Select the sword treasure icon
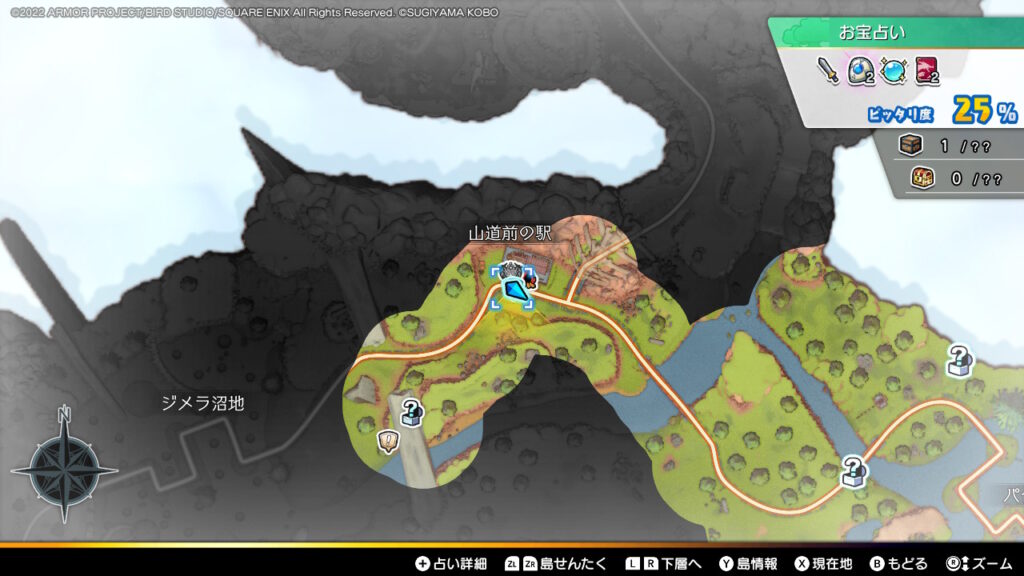Image resolution: width=1024 pixels, height=576 pixels. tap(828, 71)
